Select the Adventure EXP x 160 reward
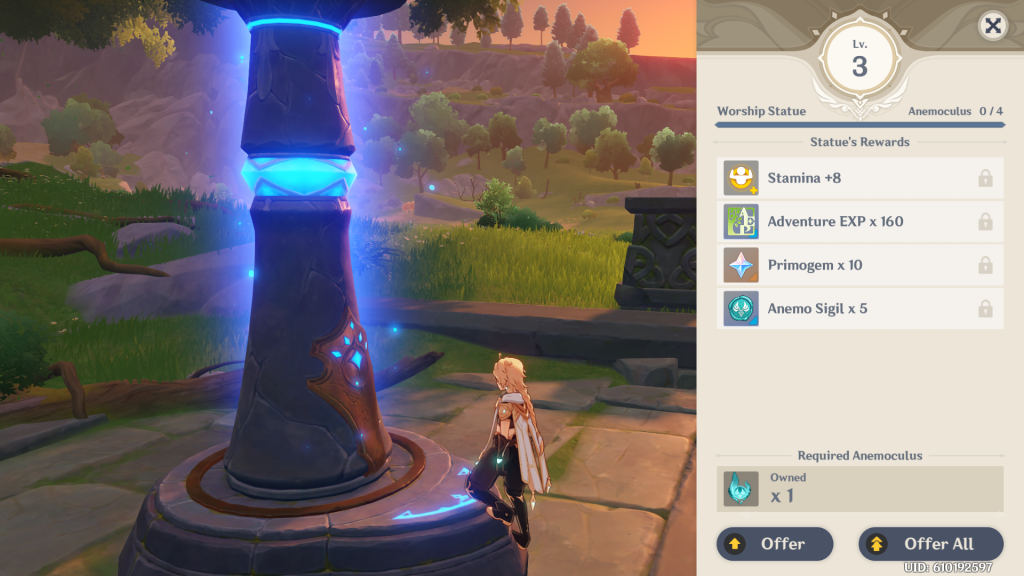Screen dimensions: 1024x576 pos(860,222)
